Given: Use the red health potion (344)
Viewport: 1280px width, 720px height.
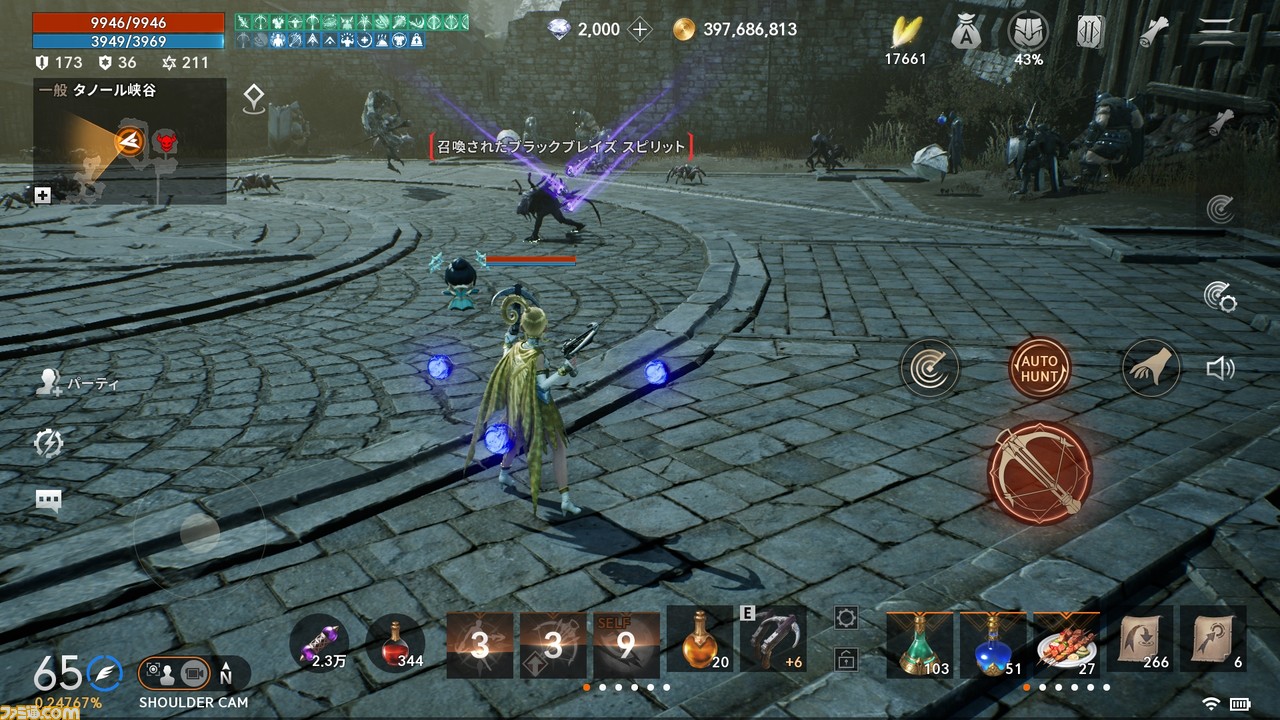Looking at the screenshot, I should [x=396, y=642].
